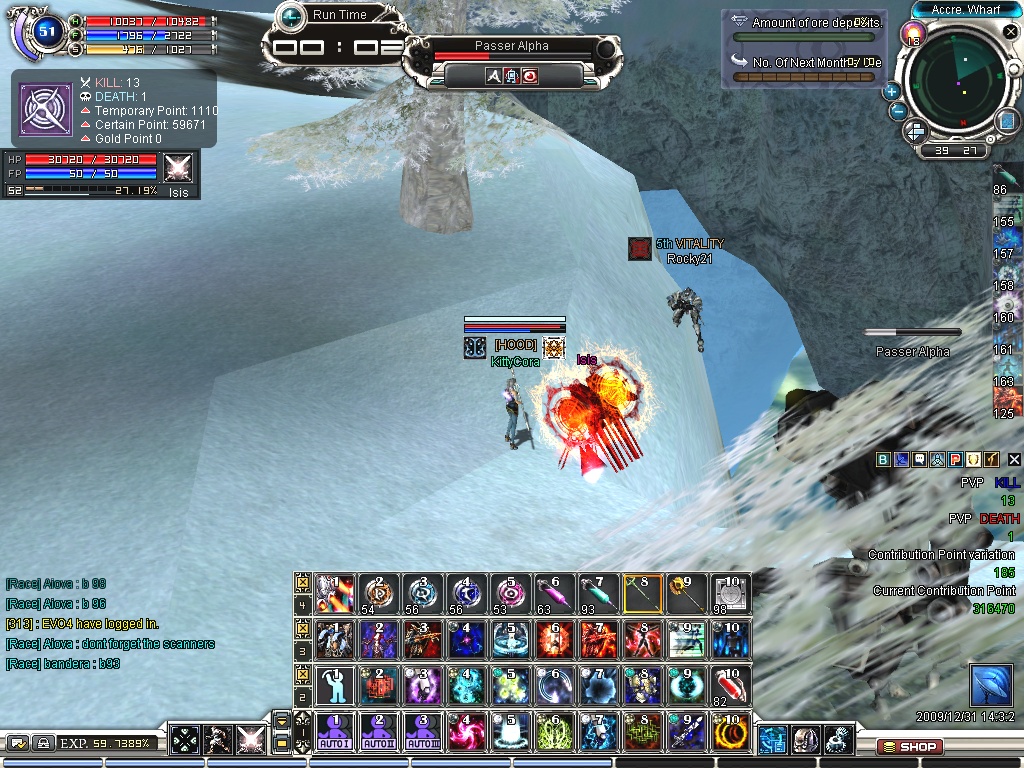Open the SHOP button
This screenshot has width=1024, height=768.
click(908, 746)
